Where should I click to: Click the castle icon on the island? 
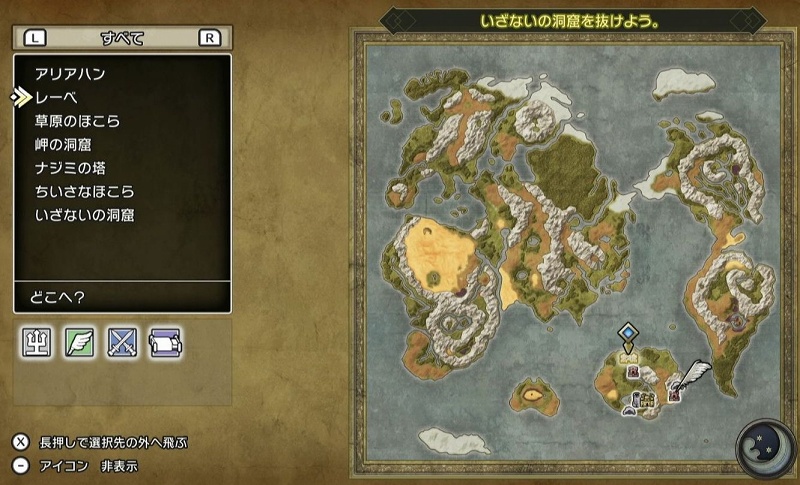point(647,398)
